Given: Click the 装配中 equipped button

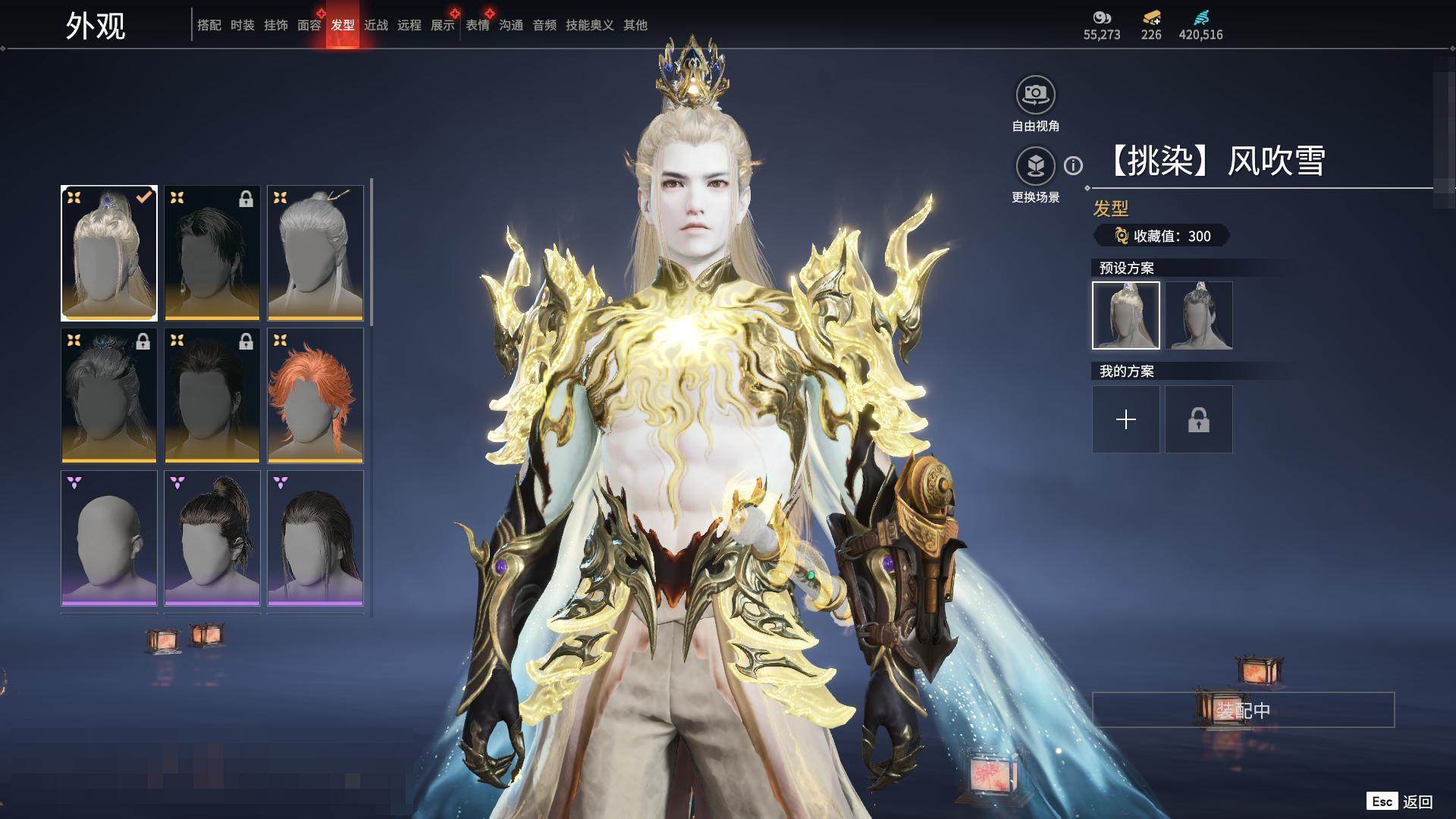Looking at the screenshot, I should pyautogui.click(x=1243, y=711).
